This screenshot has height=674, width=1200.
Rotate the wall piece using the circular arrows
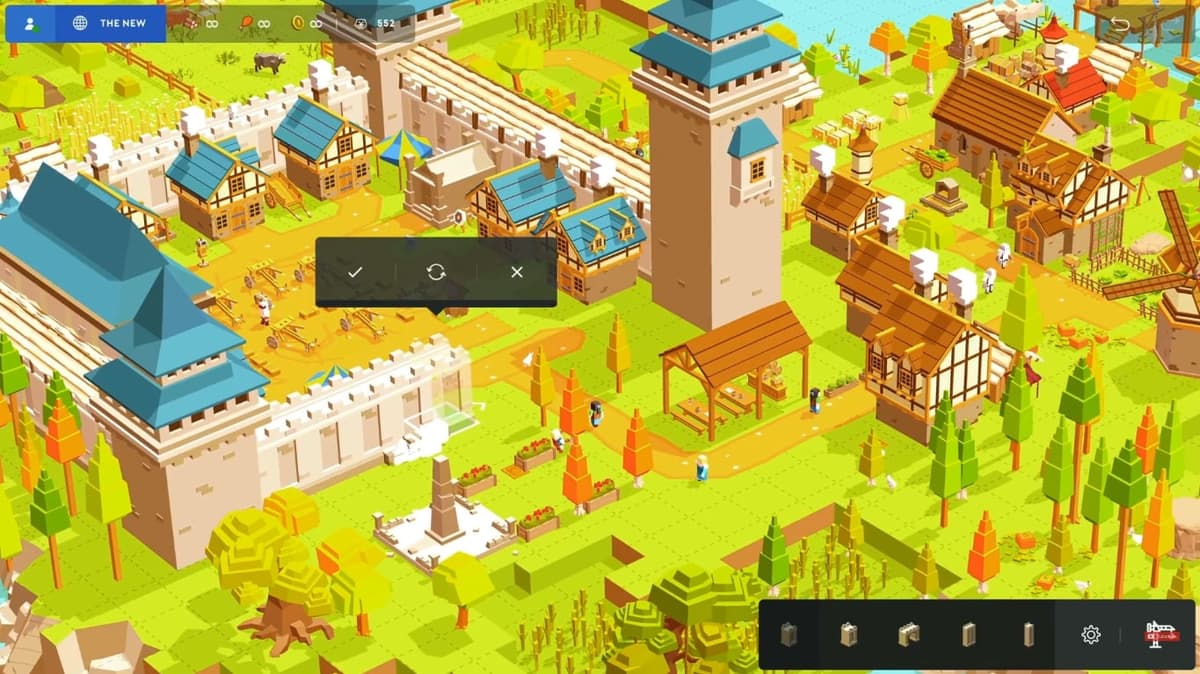coord(436,272)
